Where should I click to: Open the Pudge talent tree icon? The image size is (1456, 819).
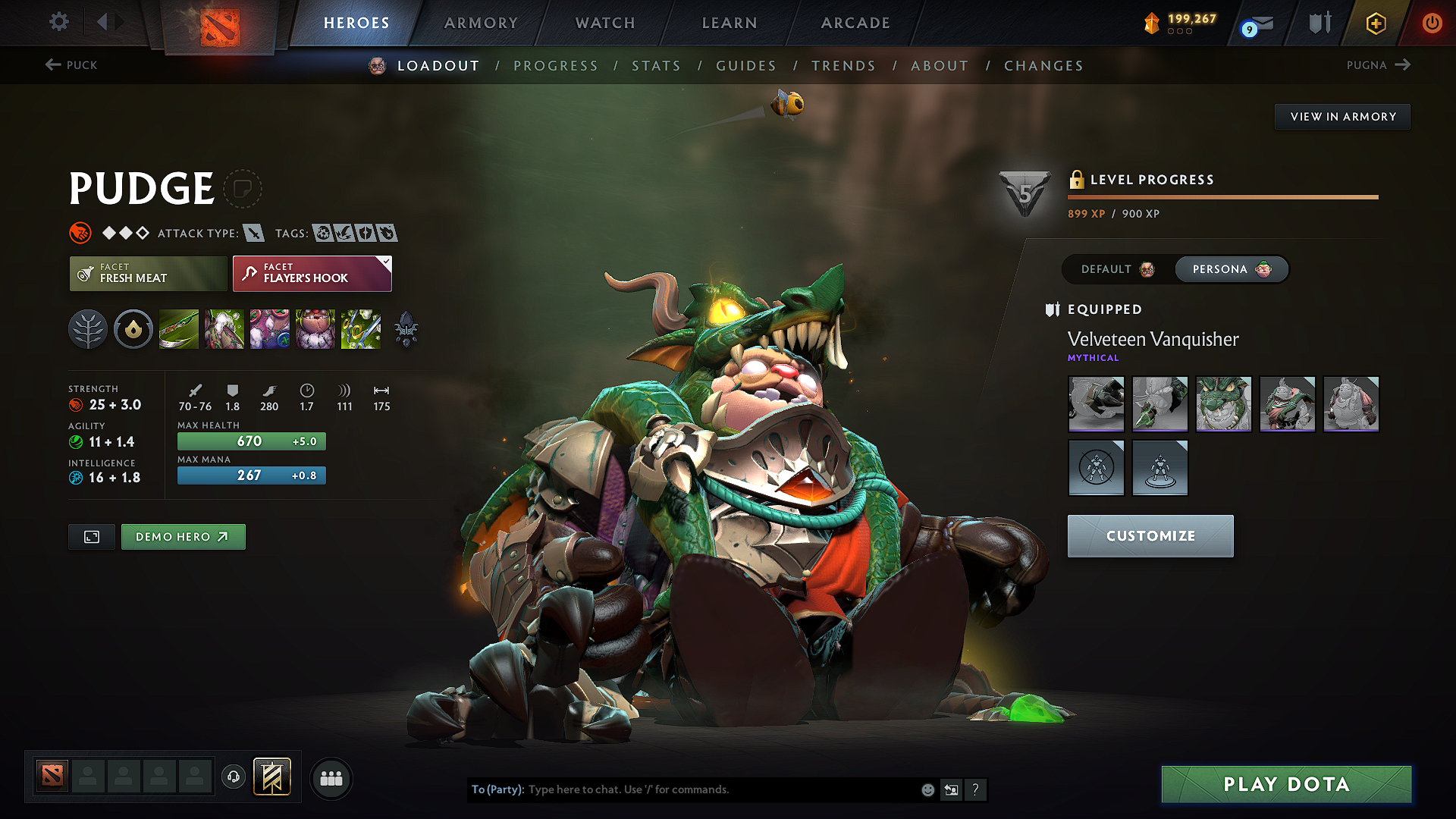[88, 328]
